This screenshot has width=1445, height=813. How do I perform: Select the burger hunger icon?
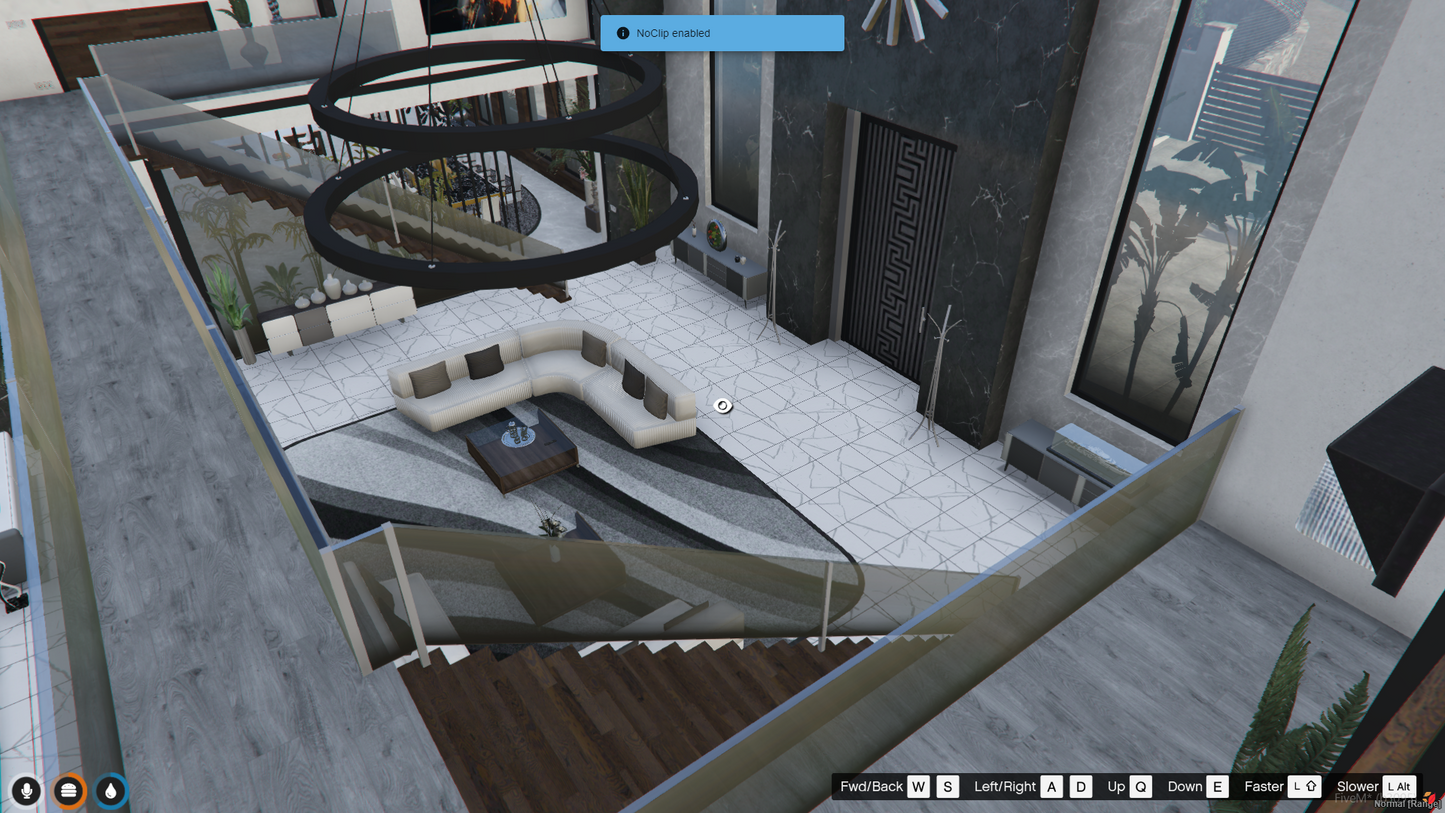(x=68, y=791)
